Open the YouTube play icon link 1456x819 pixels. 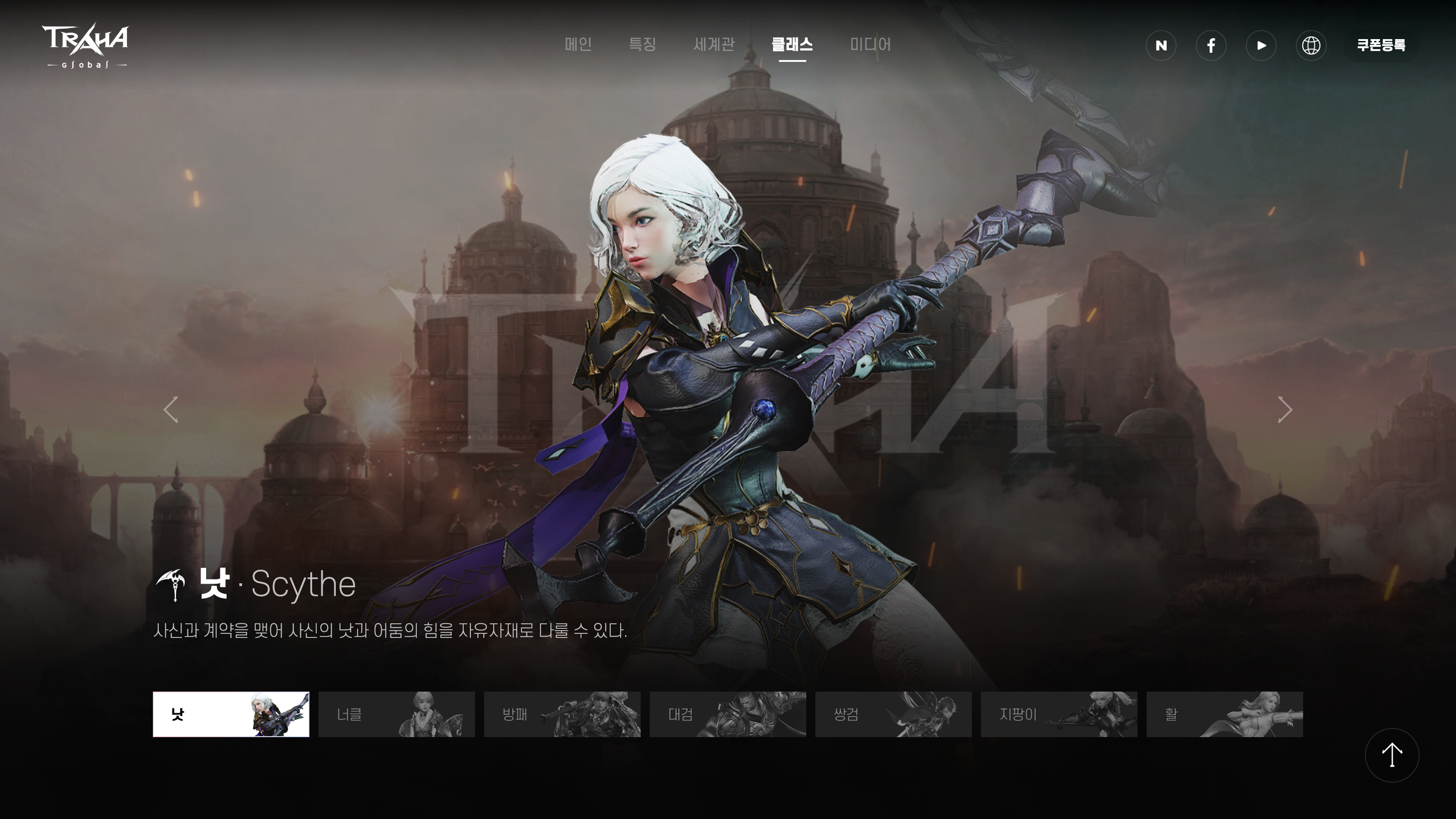(x=1261, y=45)
